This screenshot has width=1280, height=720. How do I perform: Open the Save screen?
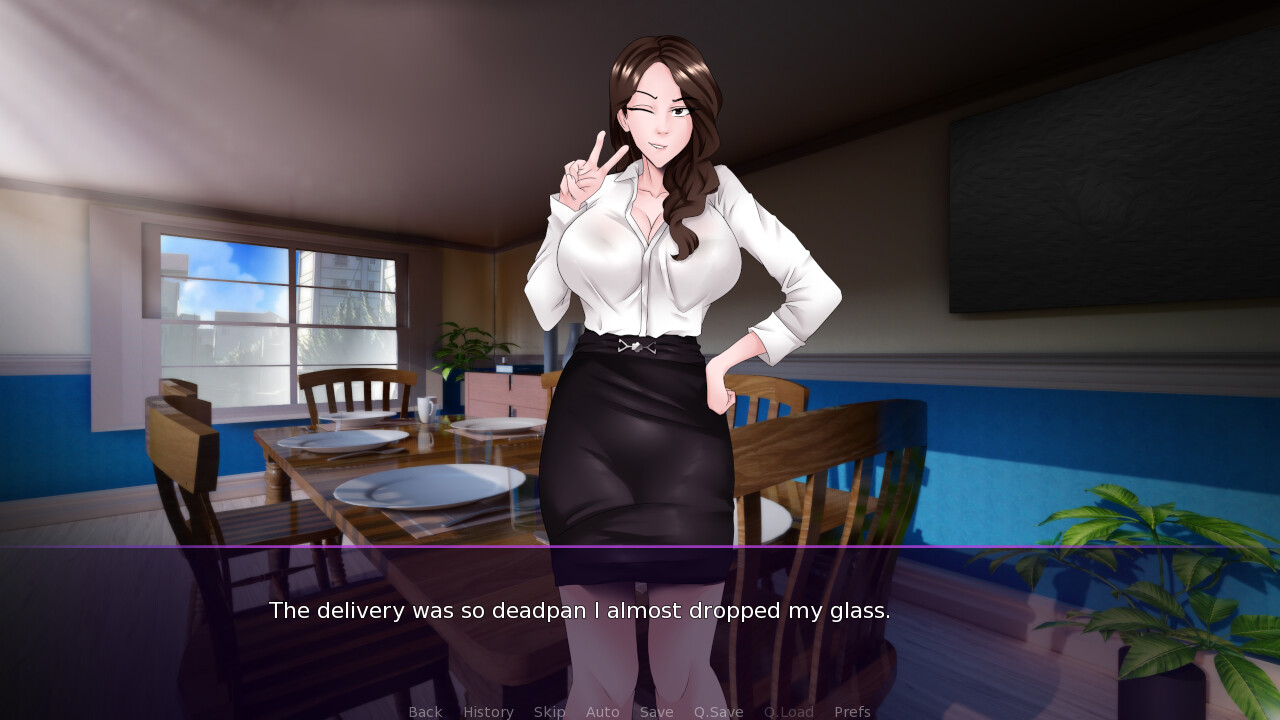(x=656, y=711)
